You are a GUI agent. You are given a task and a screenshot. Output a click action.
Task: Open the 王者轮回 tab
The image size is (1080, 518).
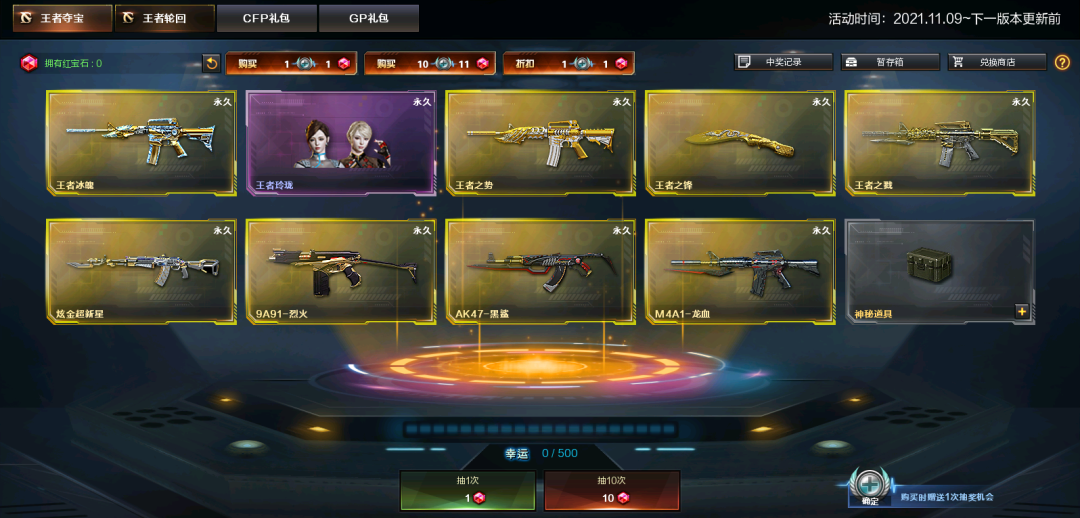point(164,18)
